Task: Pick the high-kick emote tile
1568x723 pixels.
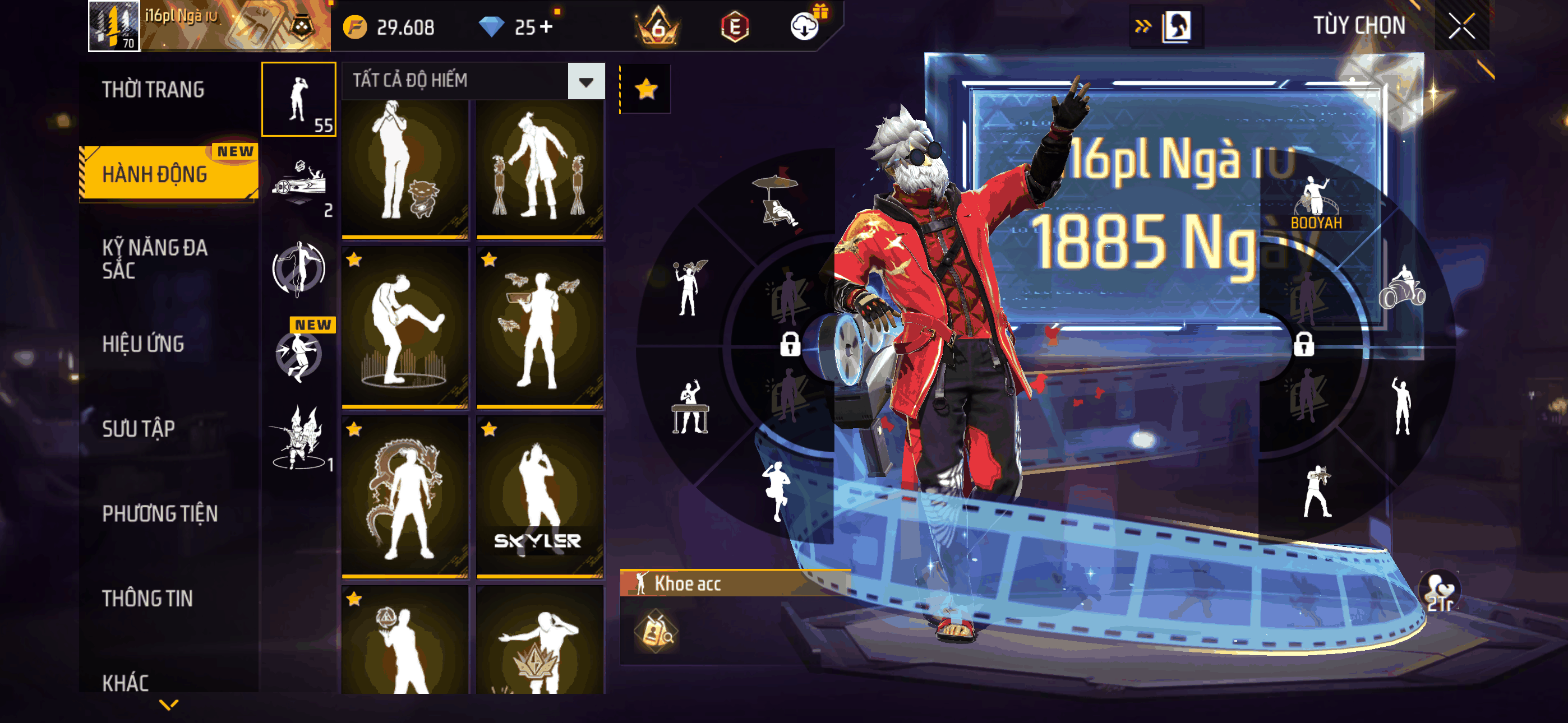Action: (405, 327)
